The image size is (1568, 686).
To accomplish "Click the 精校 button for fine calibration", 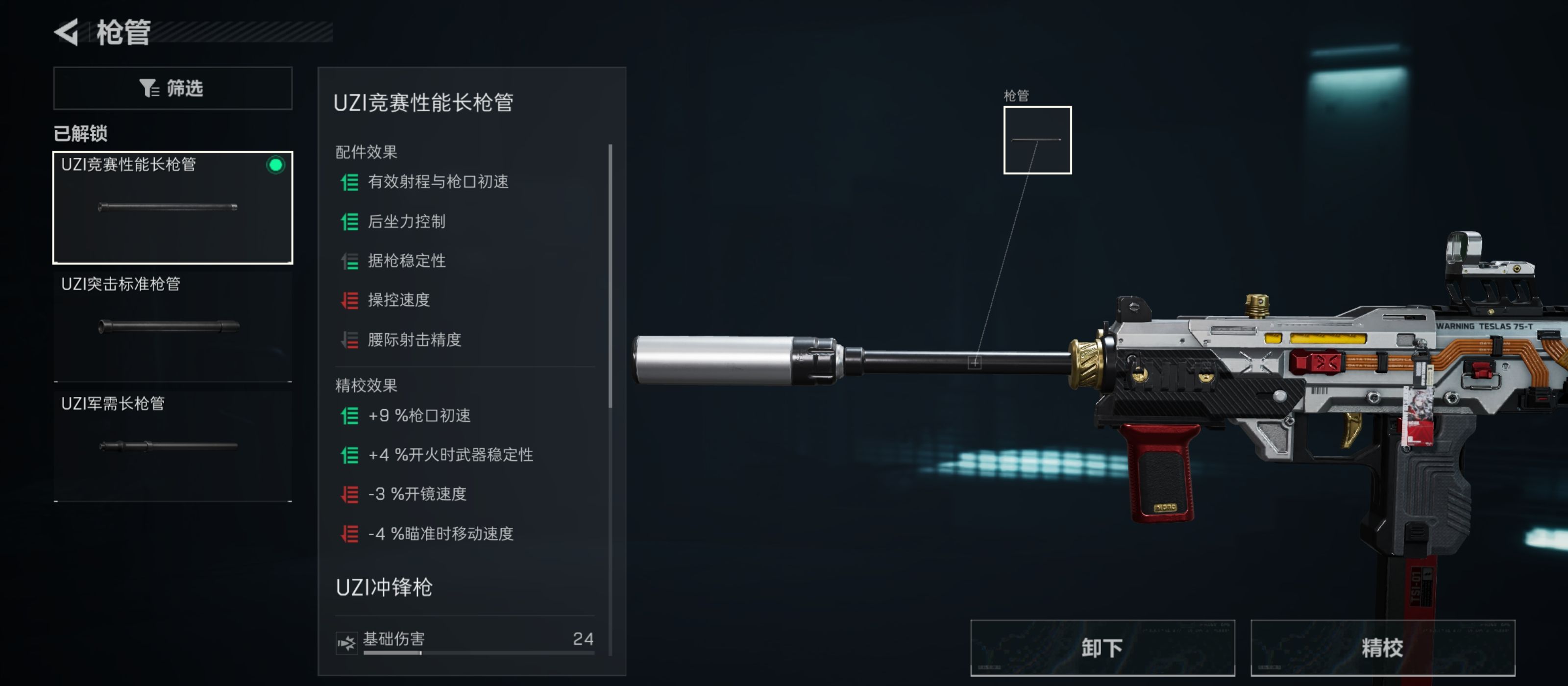I will pos(1383,648).
